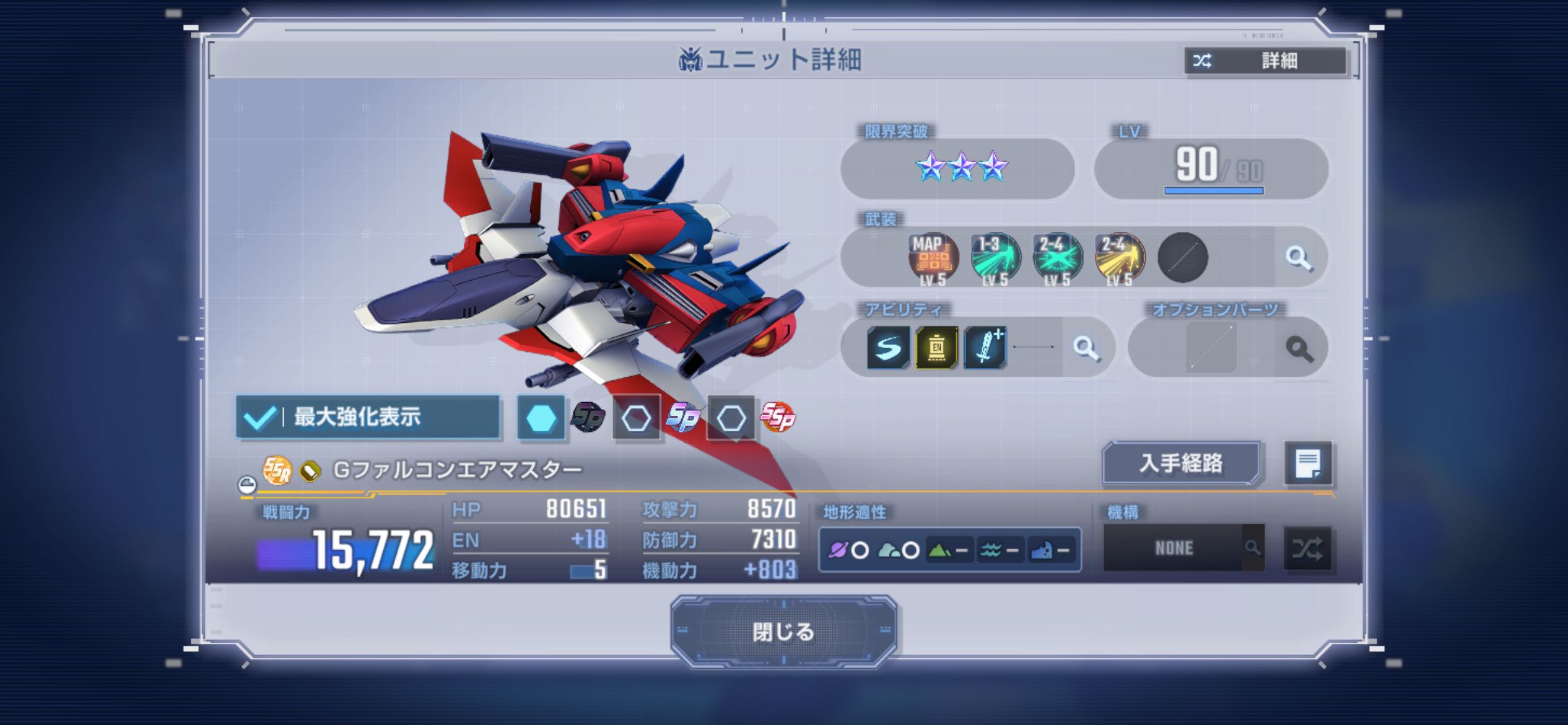The height and width of the screenshot is (725, 1568).
Task: Click the mechanism shuffle arrows button
Action: tap(1307, 548)
